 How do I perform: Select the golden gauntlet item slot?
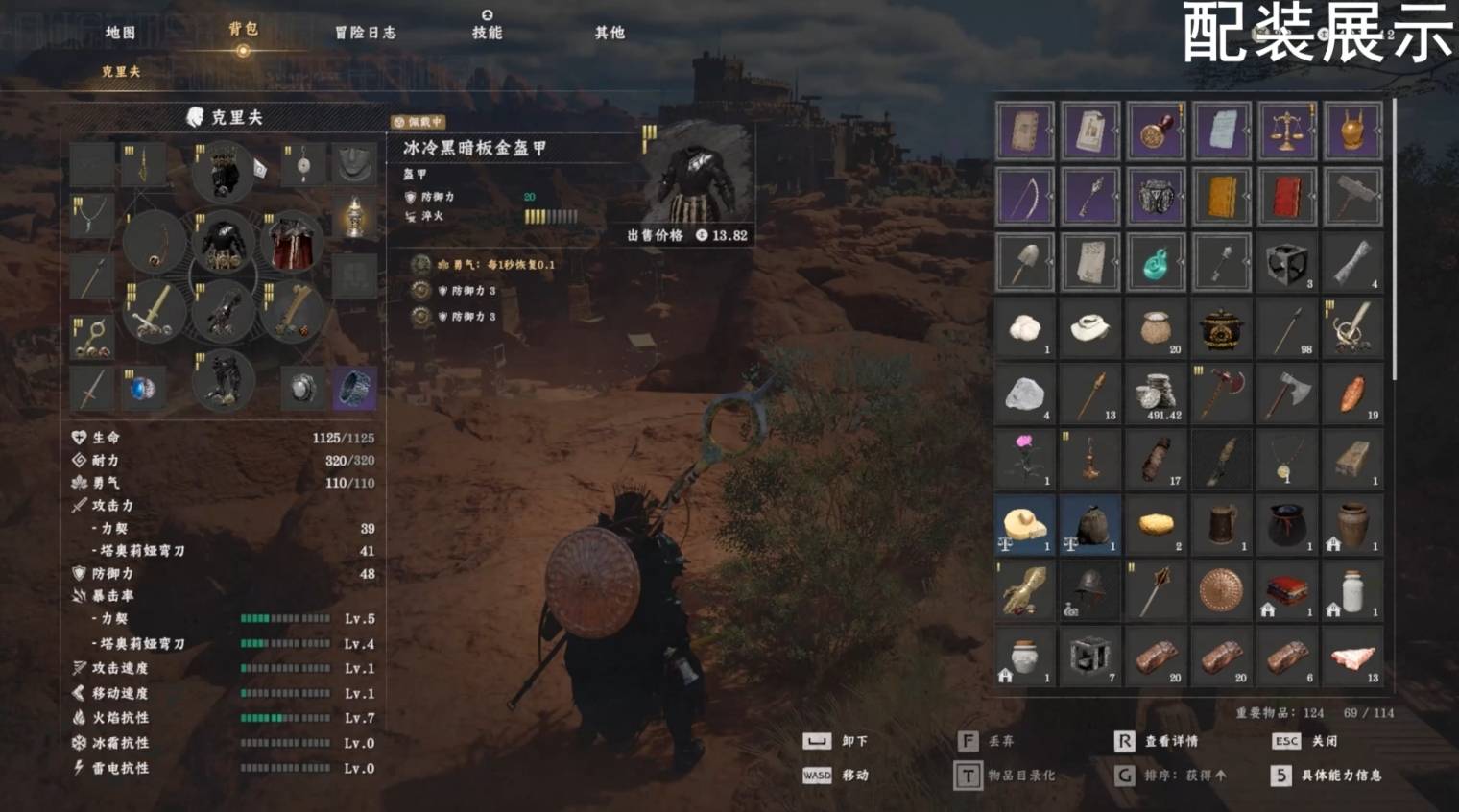coord(1024,590)
